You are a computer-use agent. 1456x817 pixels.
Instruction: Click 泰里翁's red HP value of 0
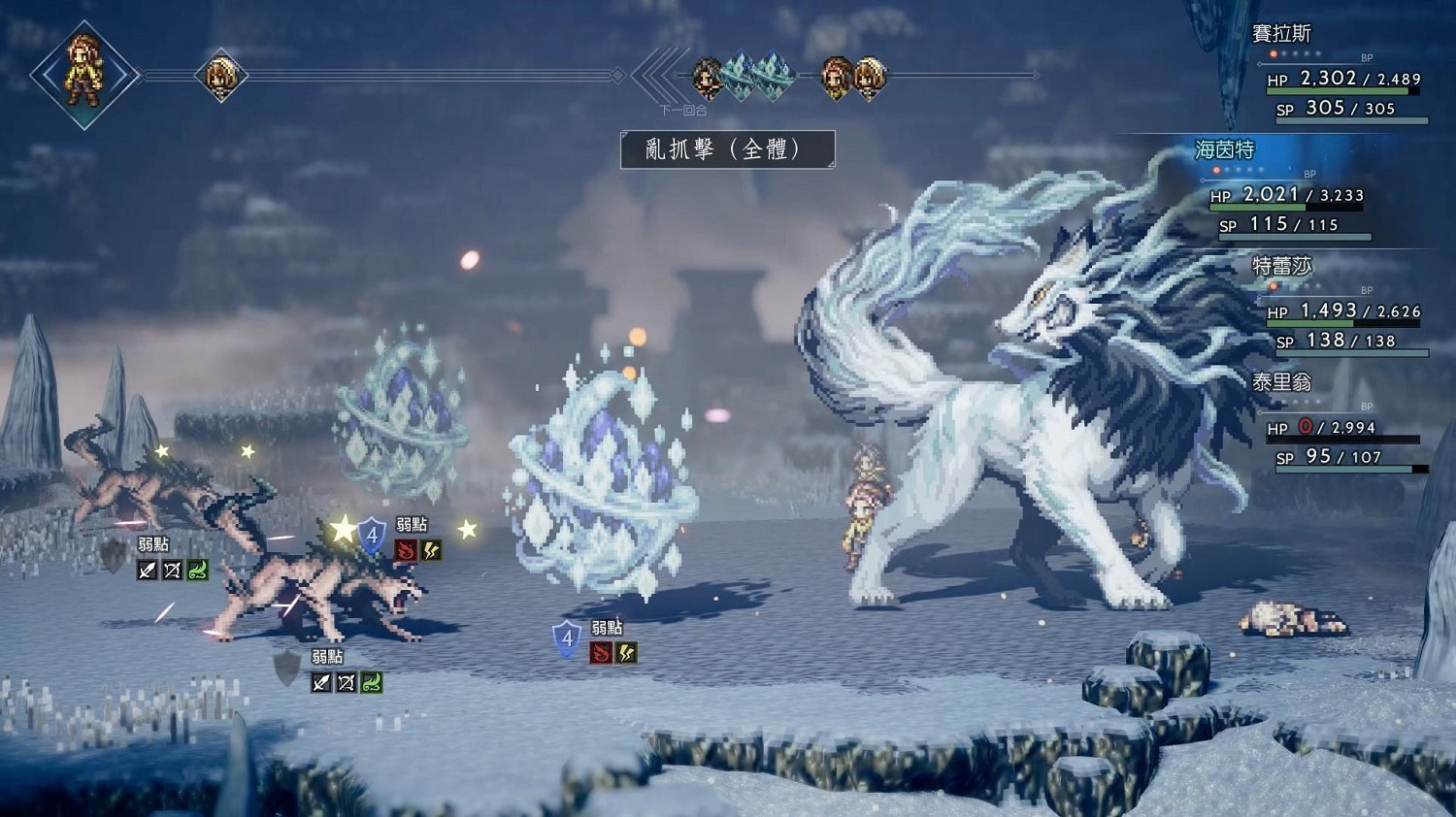point(1303,427)
